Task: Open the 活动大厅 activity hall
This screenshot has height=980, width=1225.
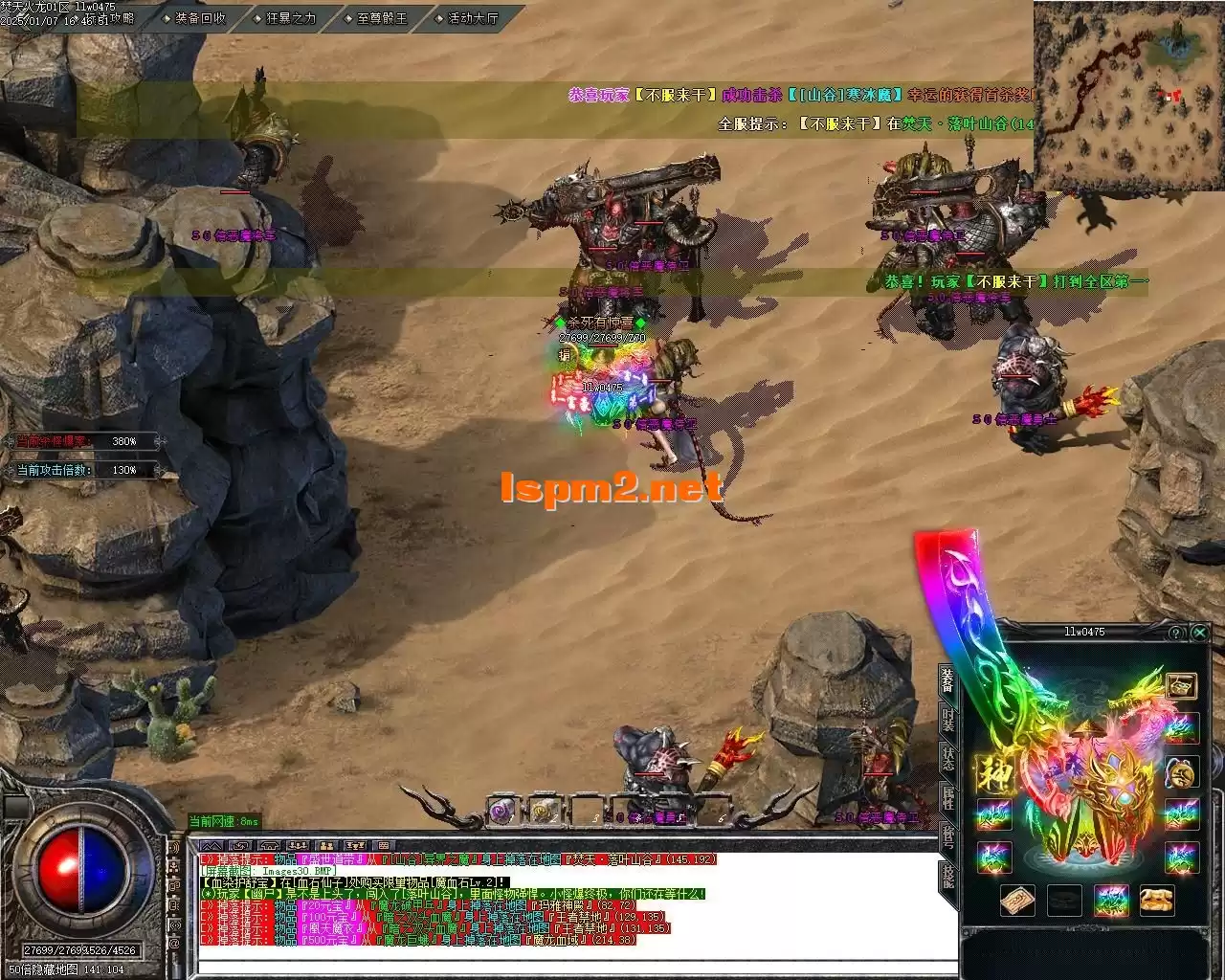Action: (472, 17)
